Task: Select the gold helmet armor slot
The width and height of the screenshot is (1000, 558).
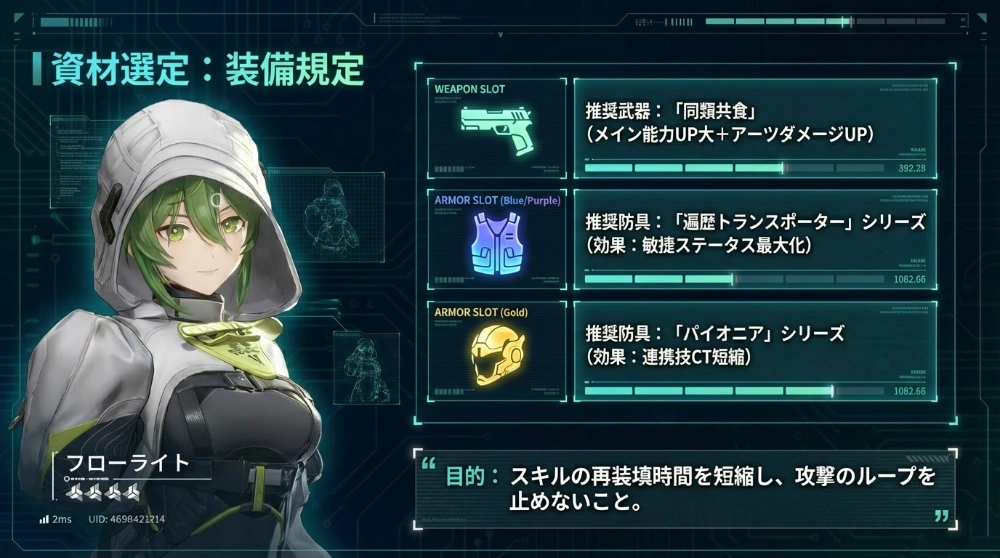Action: tap(496, 351)
